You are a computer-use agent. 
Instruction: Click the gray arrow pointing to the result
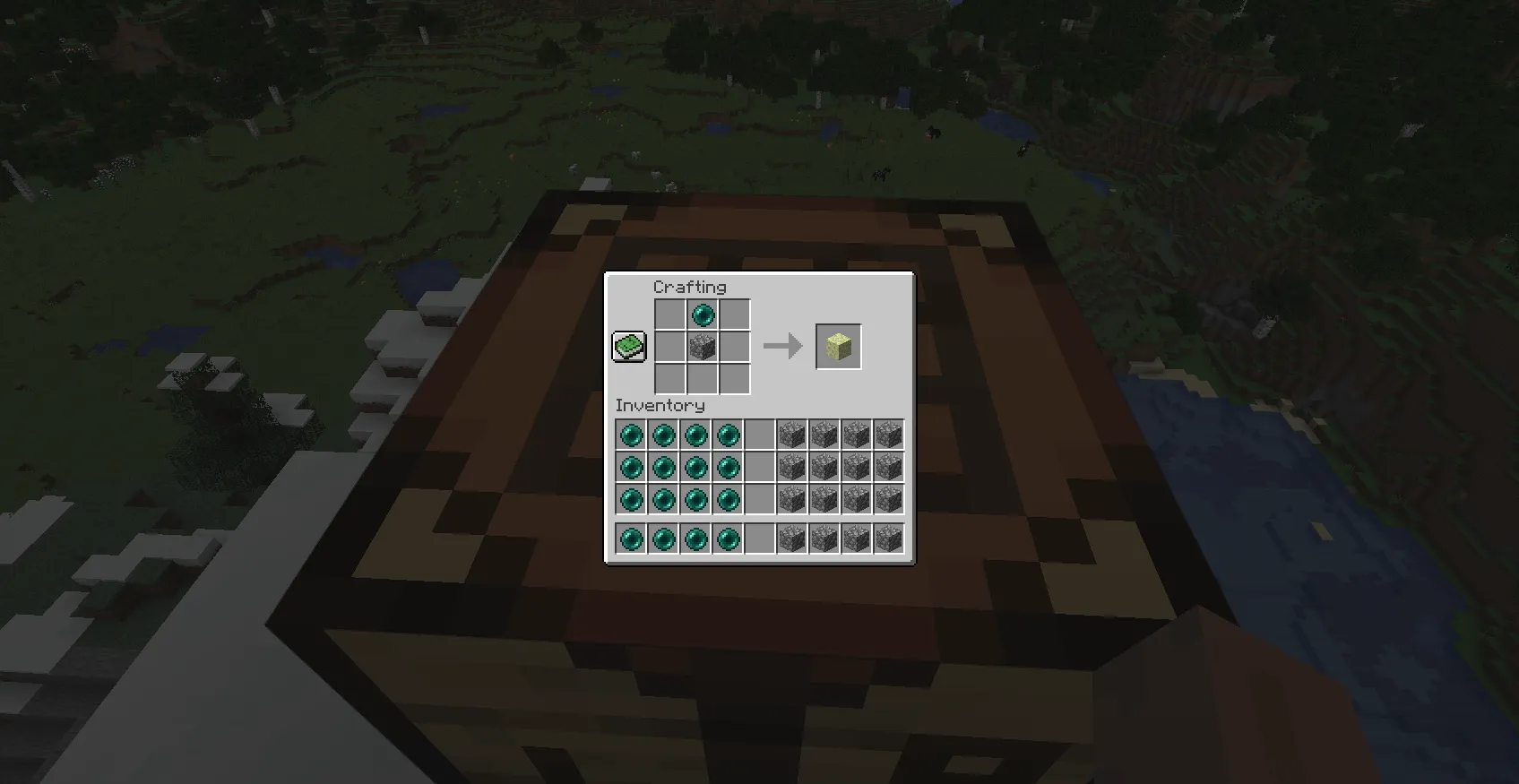(781, 344)
